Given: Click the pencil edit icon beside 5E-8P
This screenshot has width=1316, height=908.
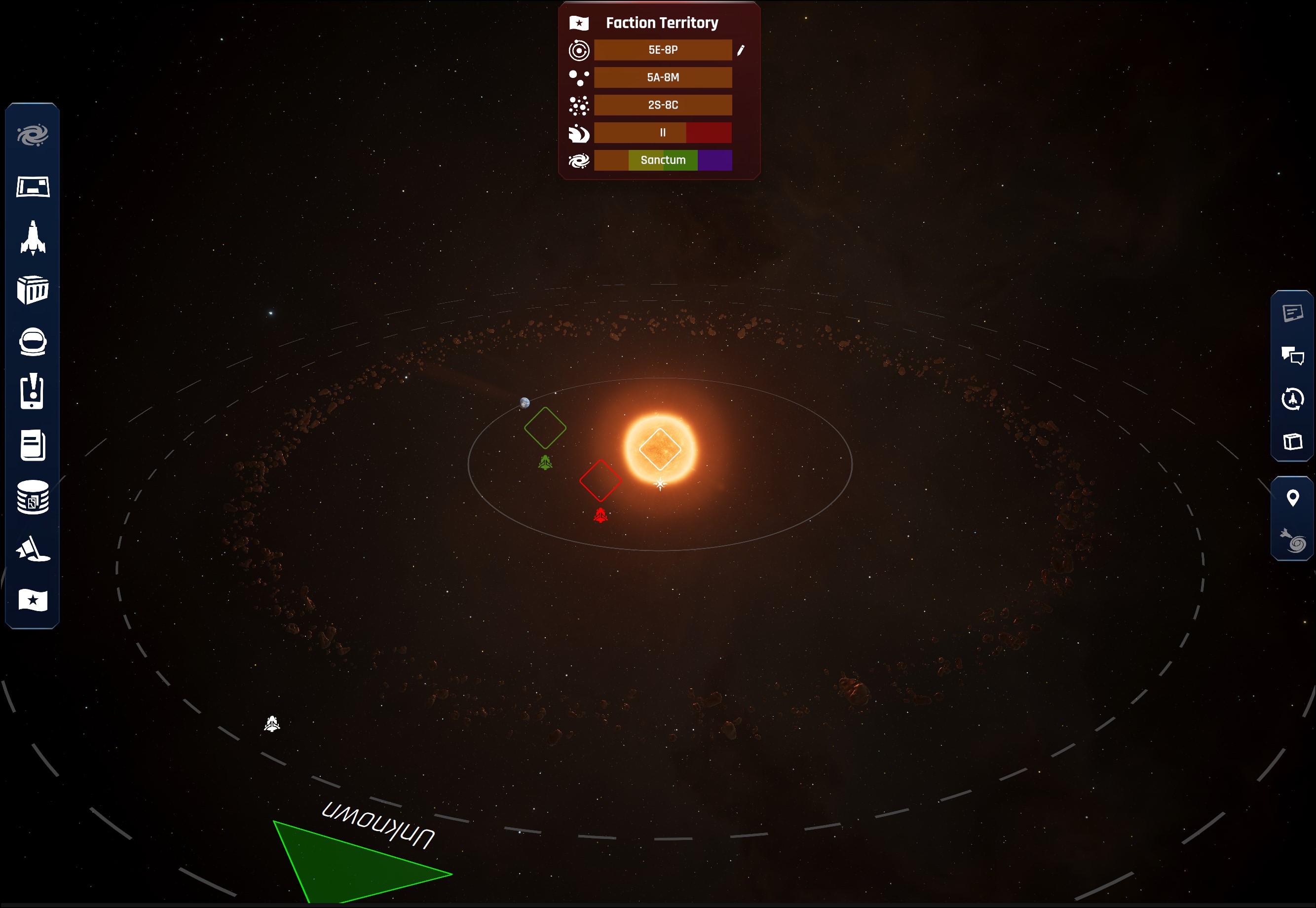Looking at the screenshot, I should [741, 51].
